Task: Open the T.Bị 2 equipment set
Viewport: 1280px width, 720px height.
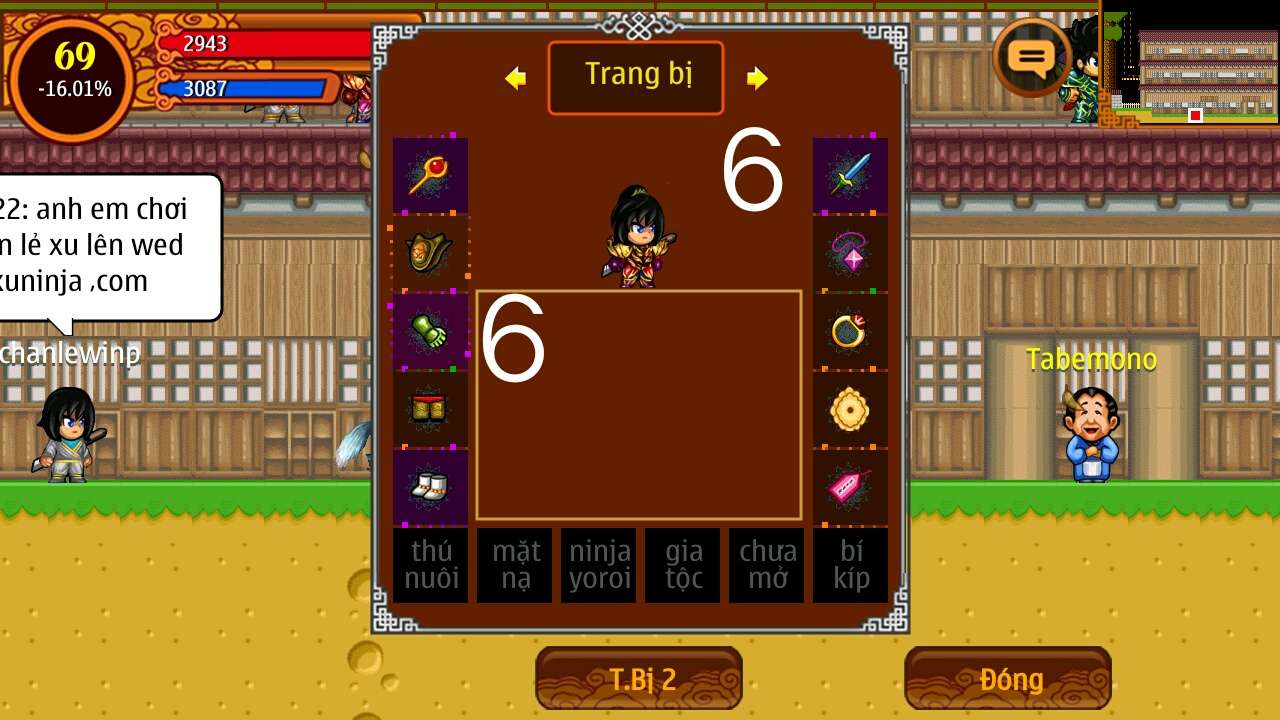Action: point(639,679)
